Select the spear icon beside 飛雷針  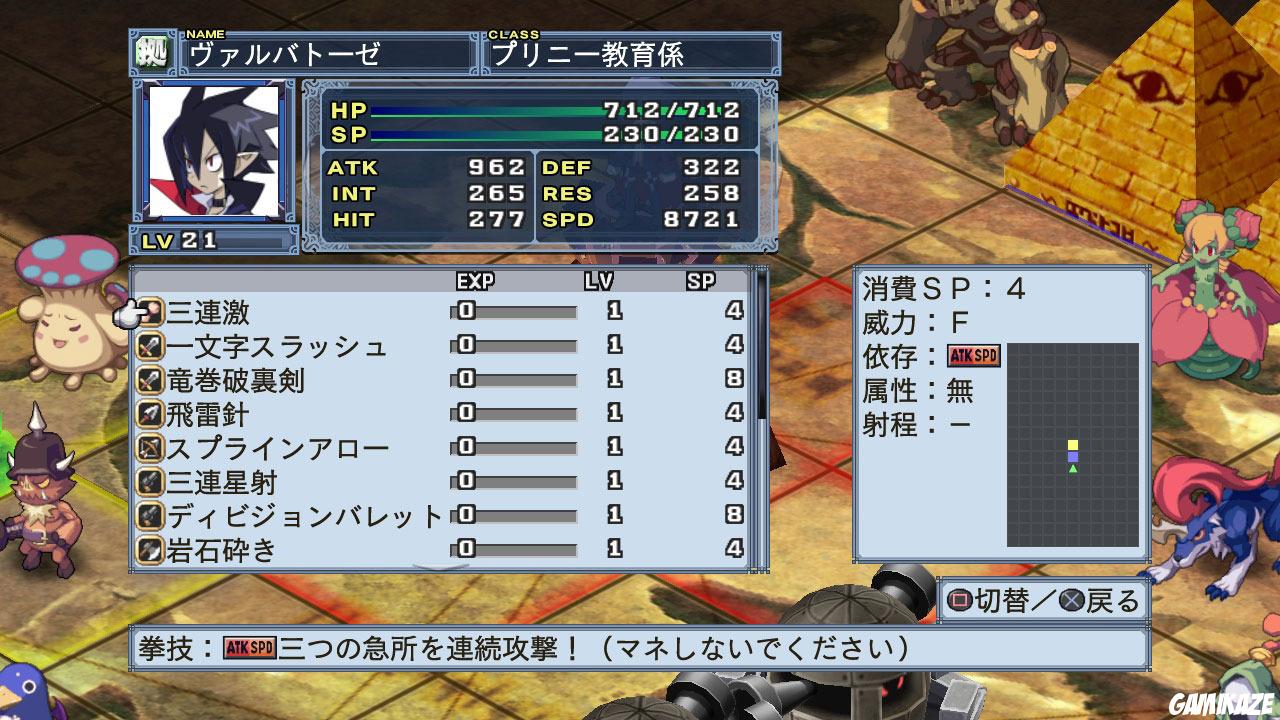pyautogui.click(x=150, y=414)
